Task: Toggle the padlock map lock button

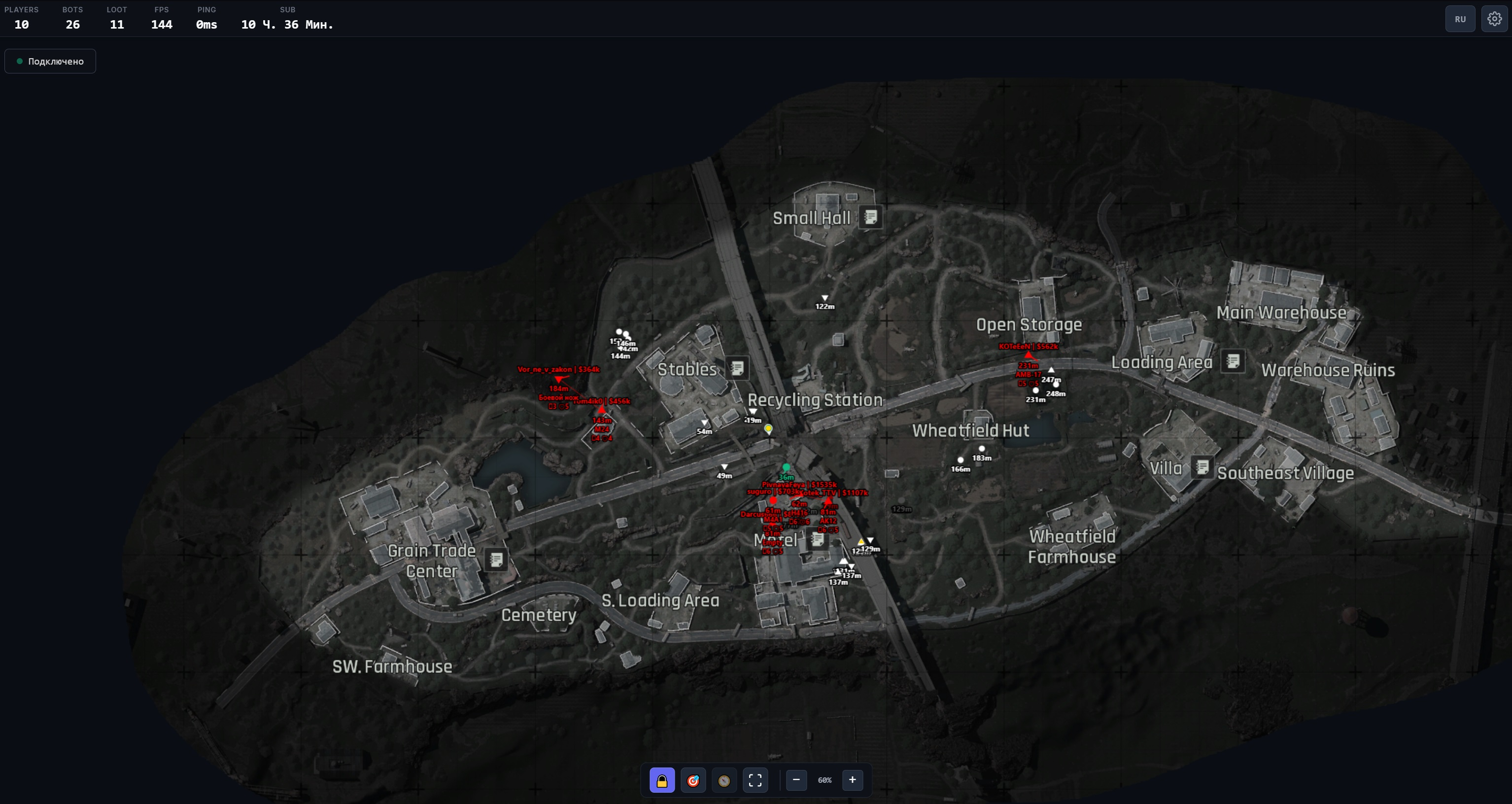Action: coord(661,780)
